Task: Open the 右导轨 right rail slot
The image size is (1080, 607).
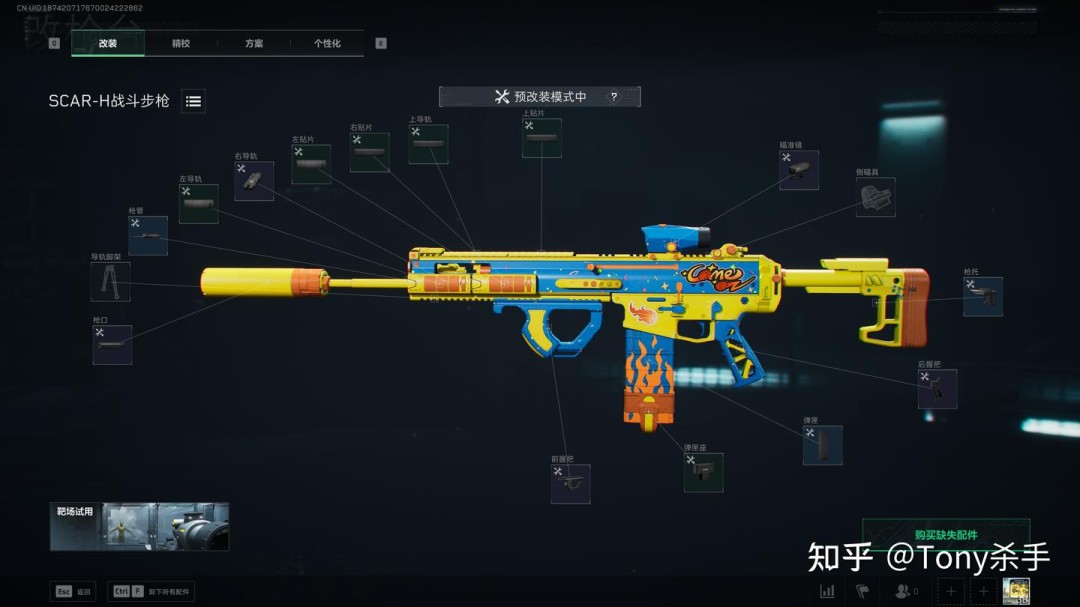Action: coord(254,181)
